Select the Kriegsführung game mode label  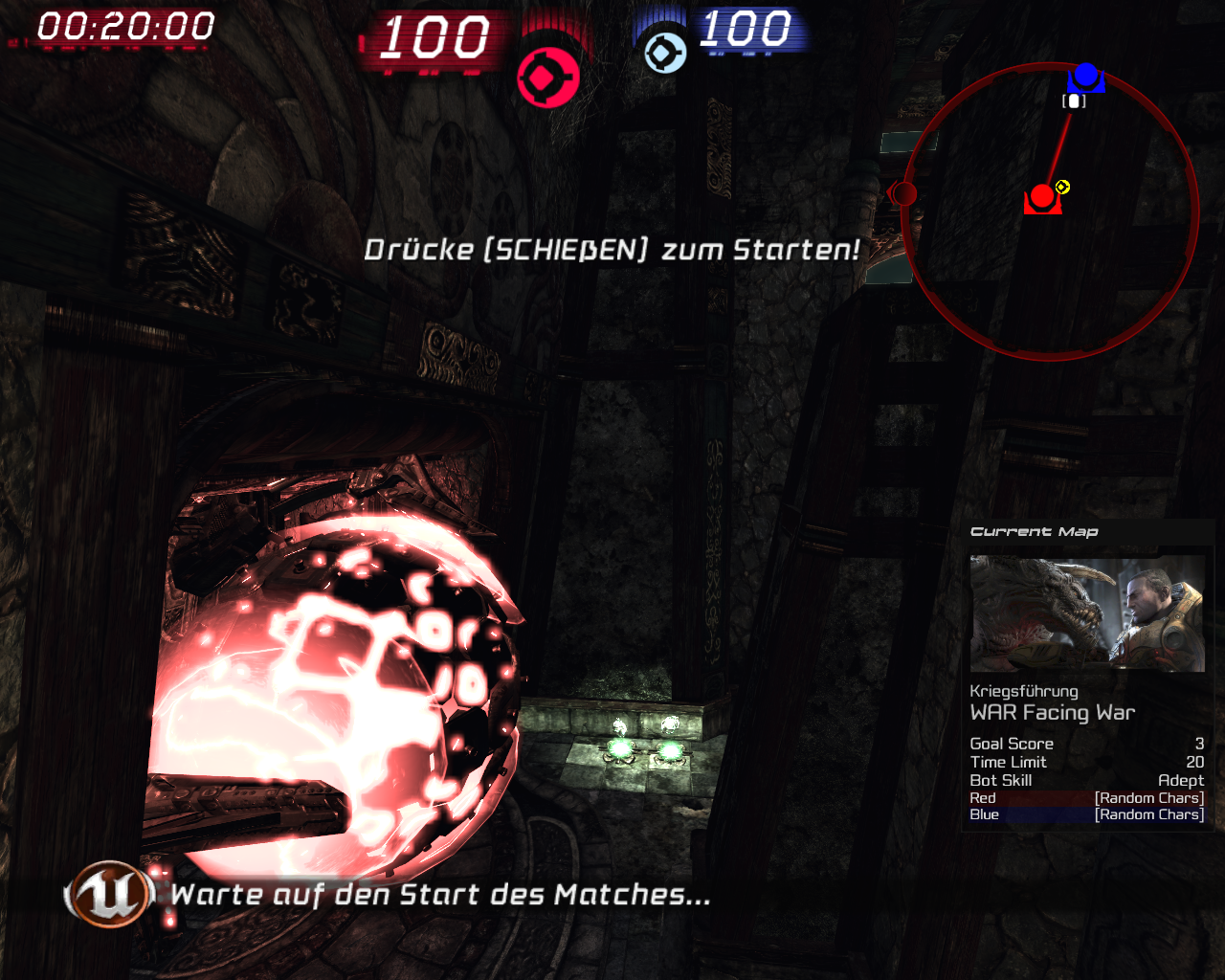coord(1024,691)
